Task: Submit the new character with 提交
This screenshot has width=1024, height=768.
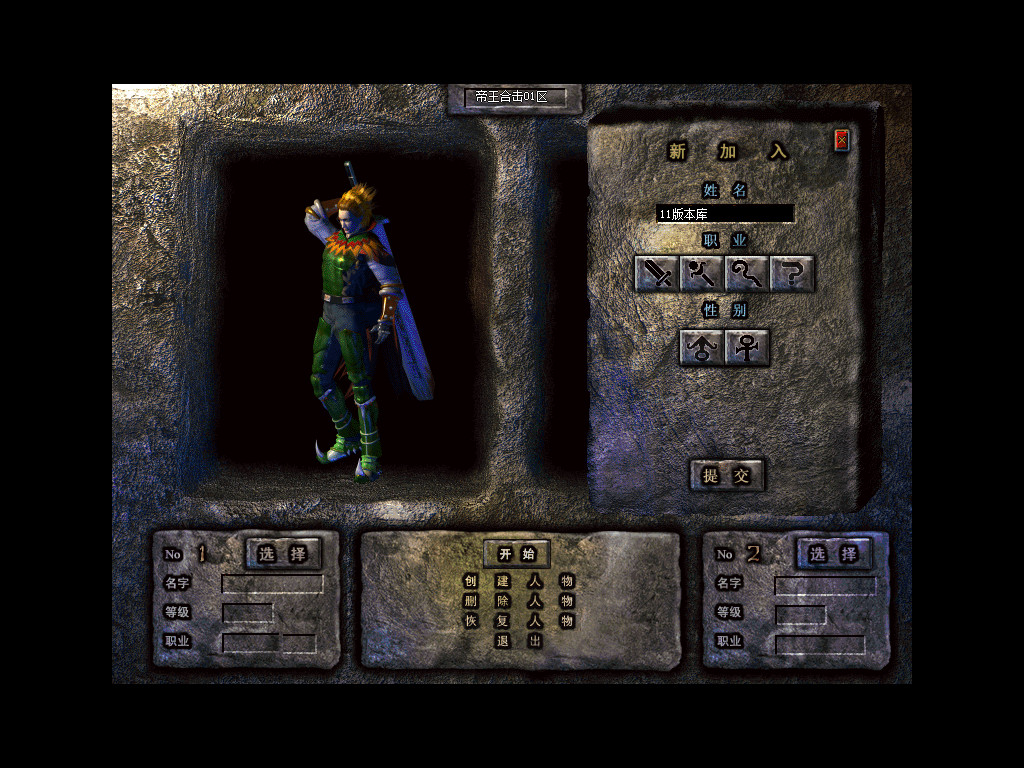Action: click(727, 476)
